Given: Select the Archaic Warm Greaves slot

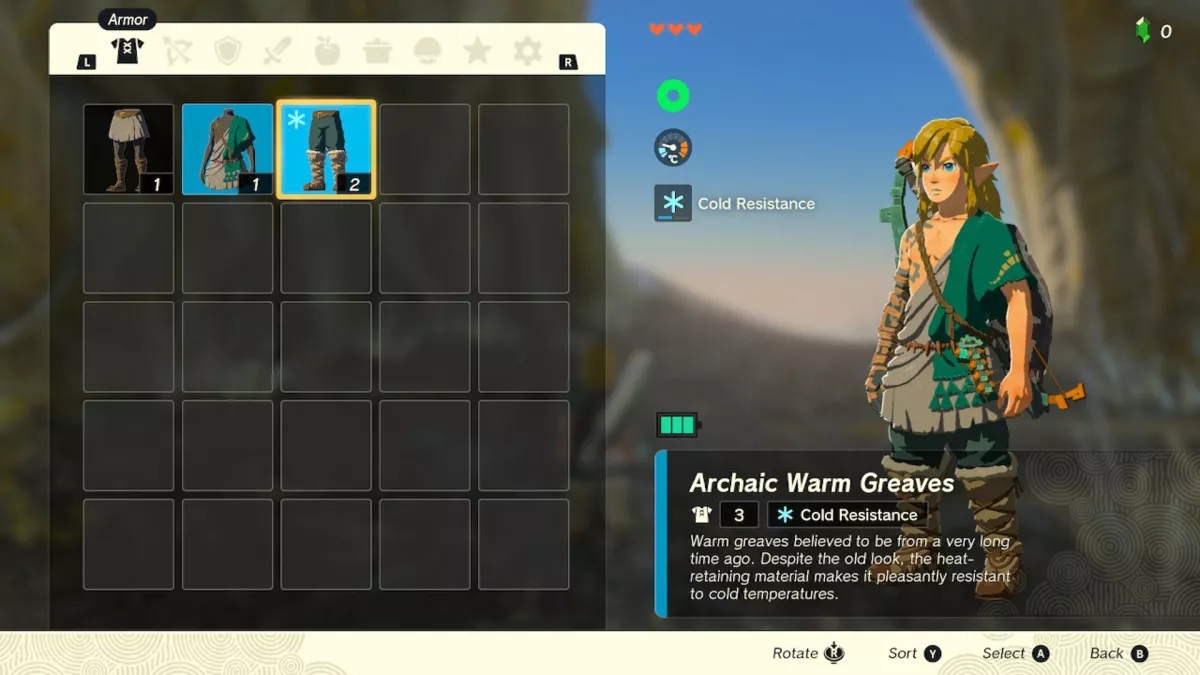Looking at the screenshot, I should [x=326, y=149].
